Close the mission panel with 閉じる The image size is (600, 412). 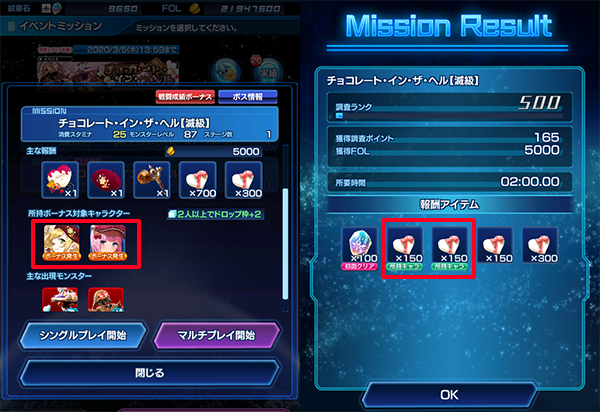pyautogui.click(x=149, y=373)
